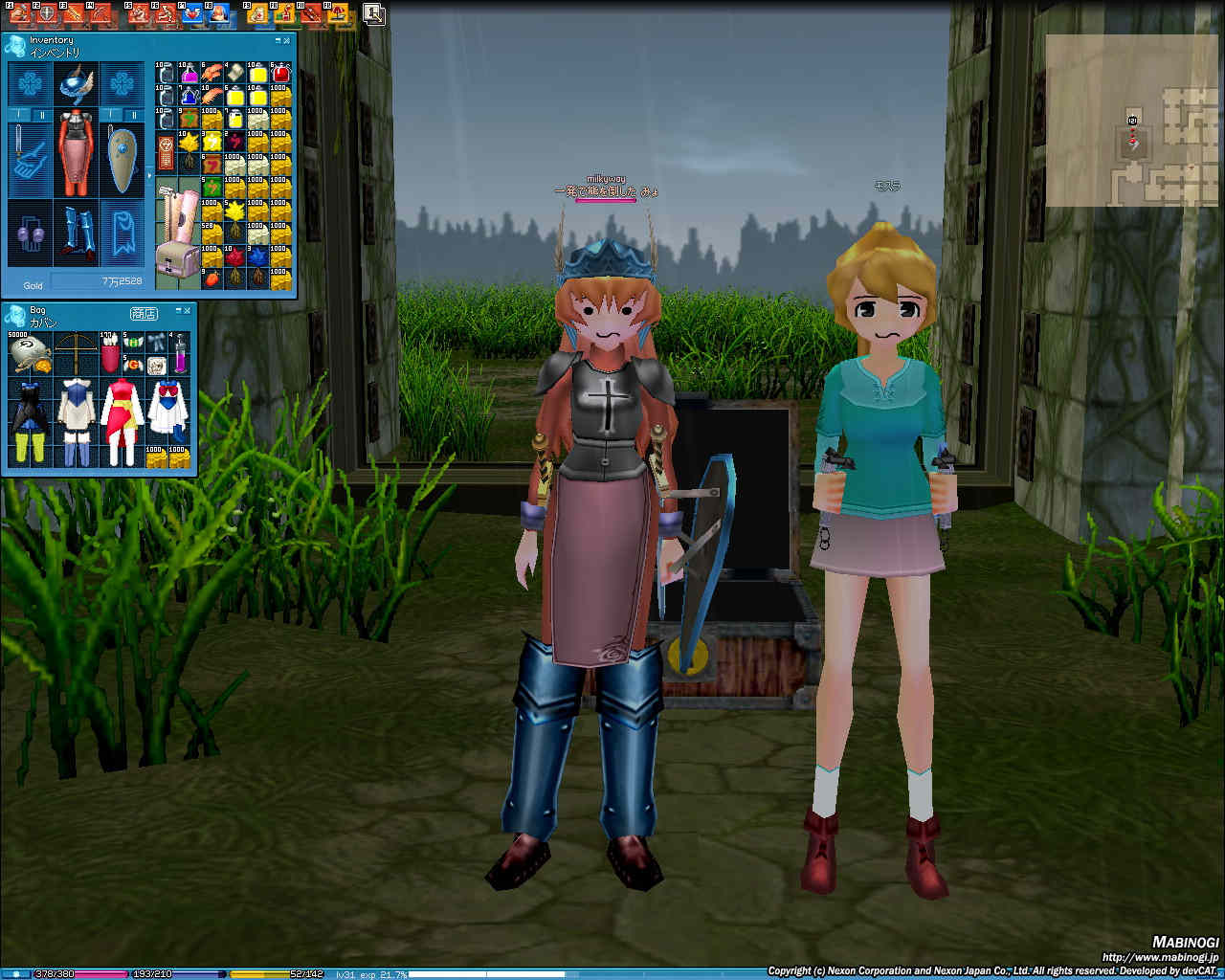Pick the 528 gold coin stack
Screen dimensions: 1225x980
[212, 234]
